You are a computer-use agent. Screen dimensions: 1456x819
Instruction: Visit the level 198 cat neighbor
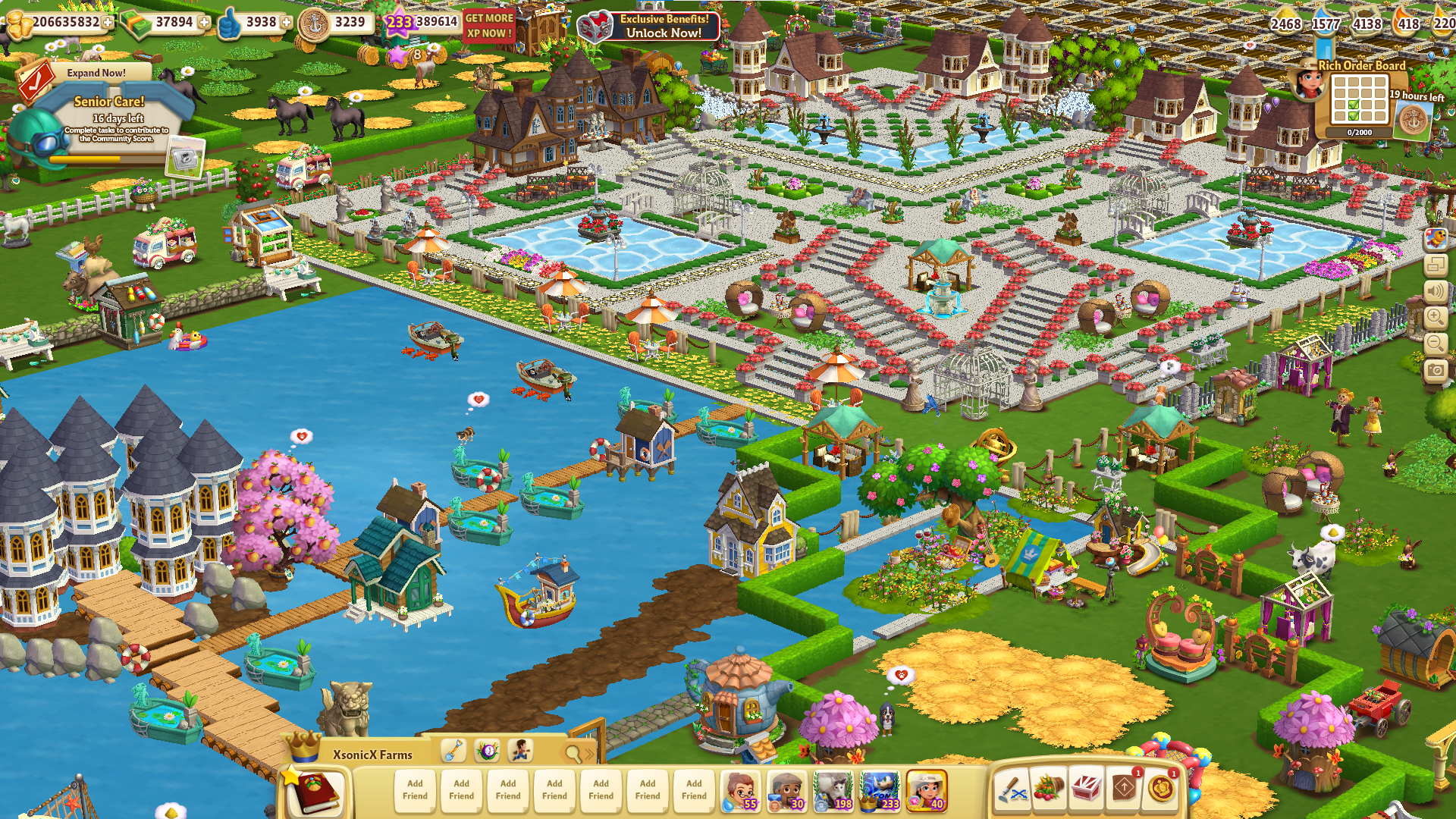(833, 790)
